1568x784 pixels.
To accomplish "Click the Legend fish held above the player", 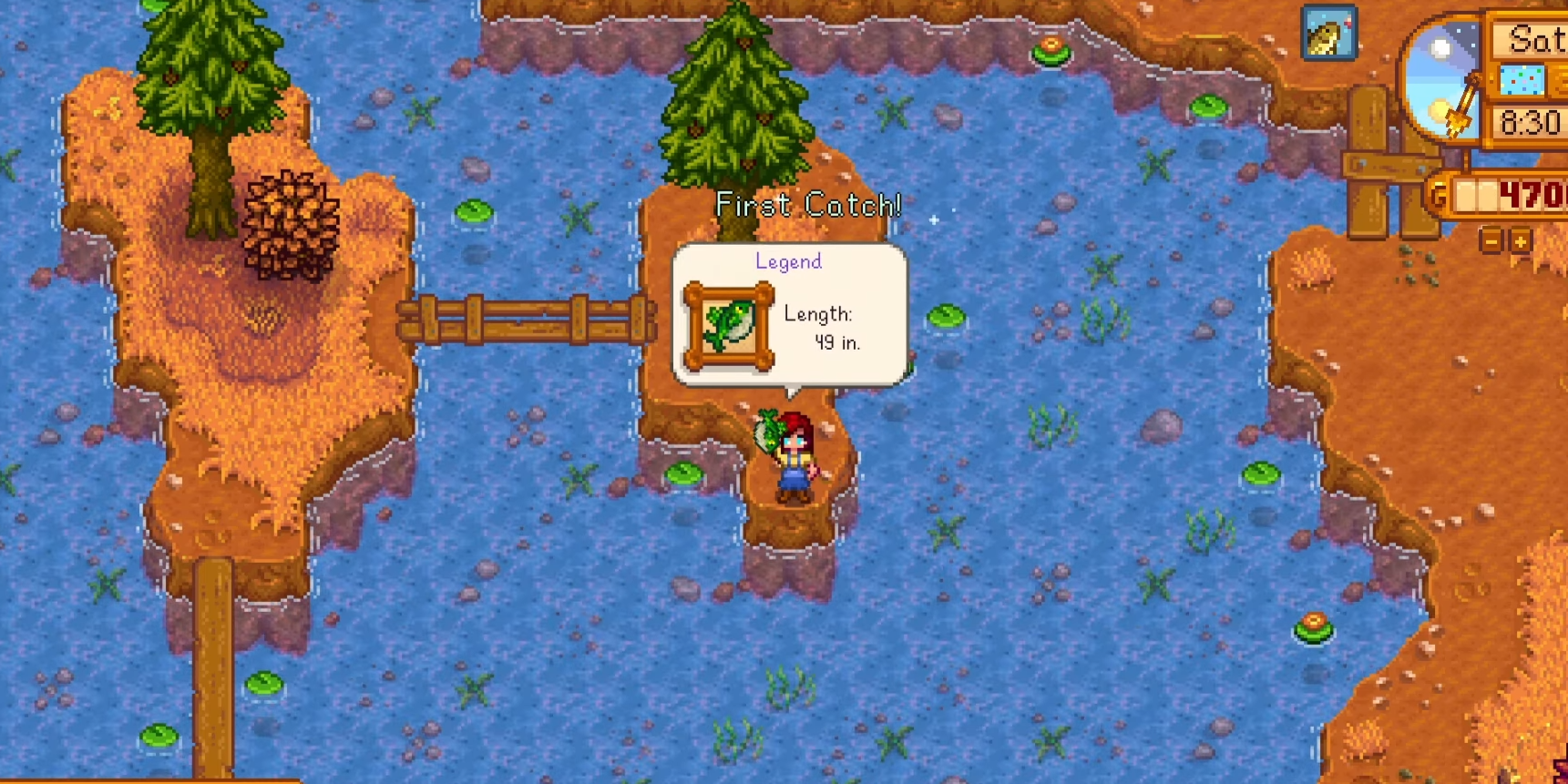I will [x=767, y=429].
